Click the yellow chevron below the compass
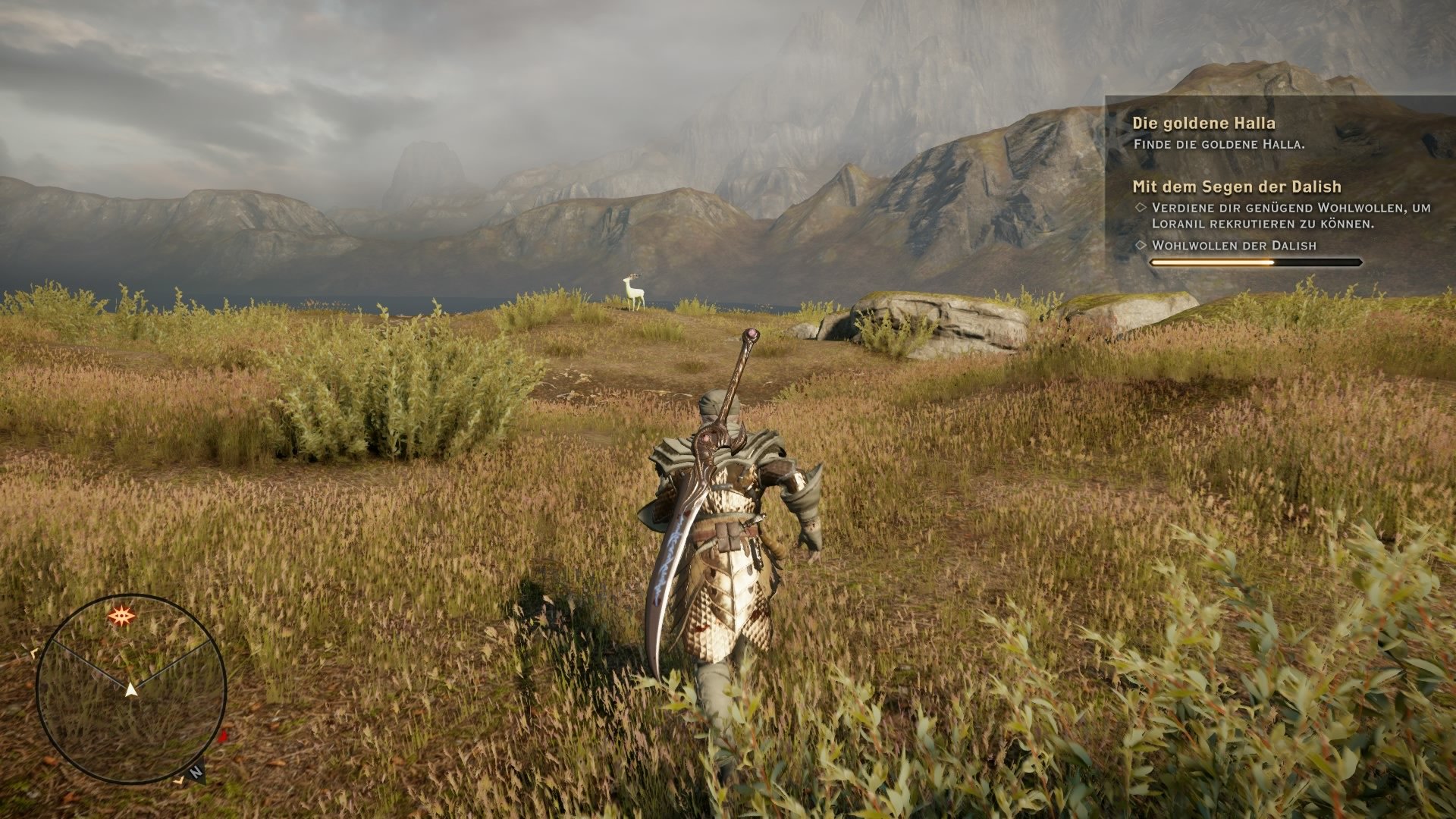The height and width of the screenshot is (819, 1456). (x=180, y=781)
